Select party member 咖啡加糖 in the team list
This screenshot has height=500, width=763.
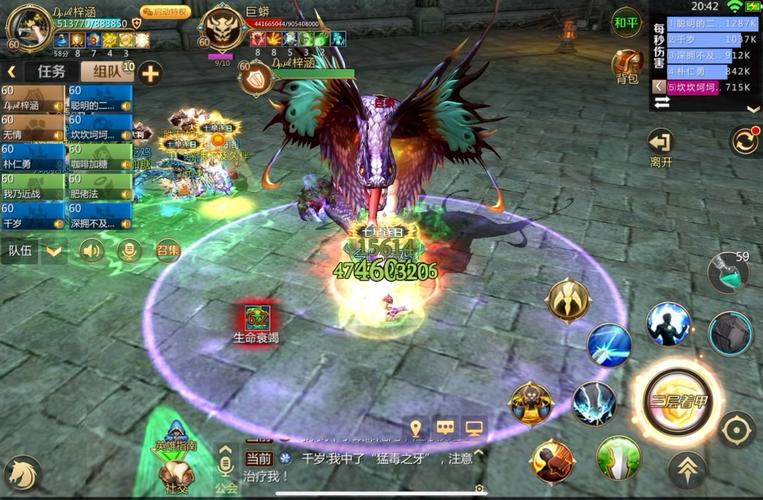pyautogui.click(x=100, y=158)
